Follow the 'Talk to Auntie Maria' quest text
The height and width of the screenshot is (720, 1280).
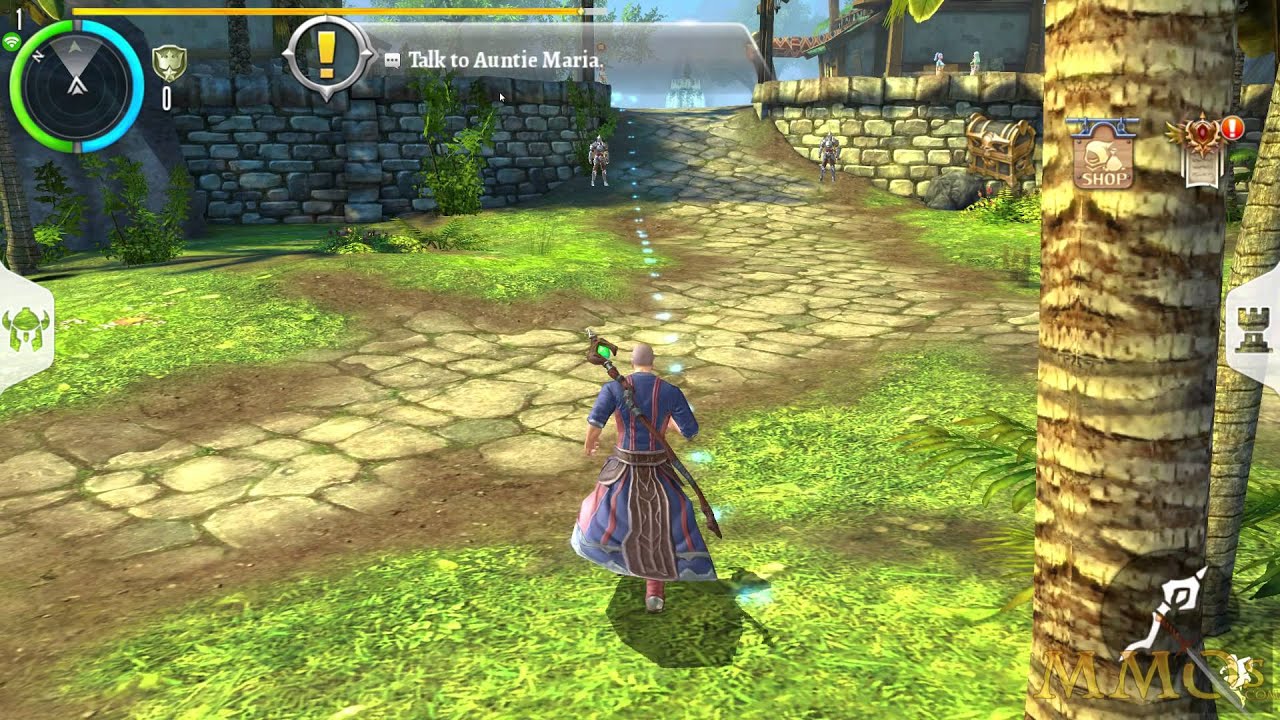point(505,60)
